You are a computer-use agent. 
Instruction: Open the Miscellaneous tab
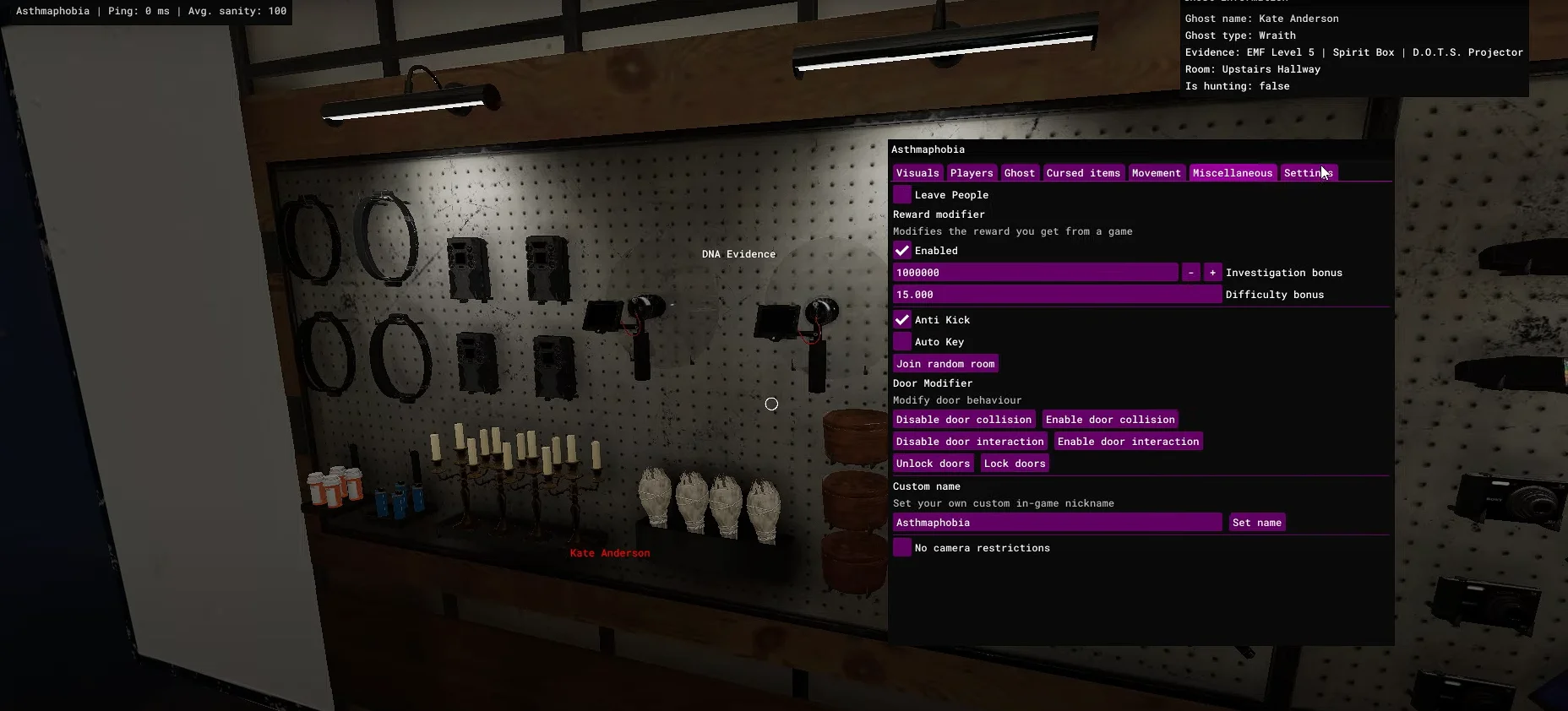click(1232, 173)
